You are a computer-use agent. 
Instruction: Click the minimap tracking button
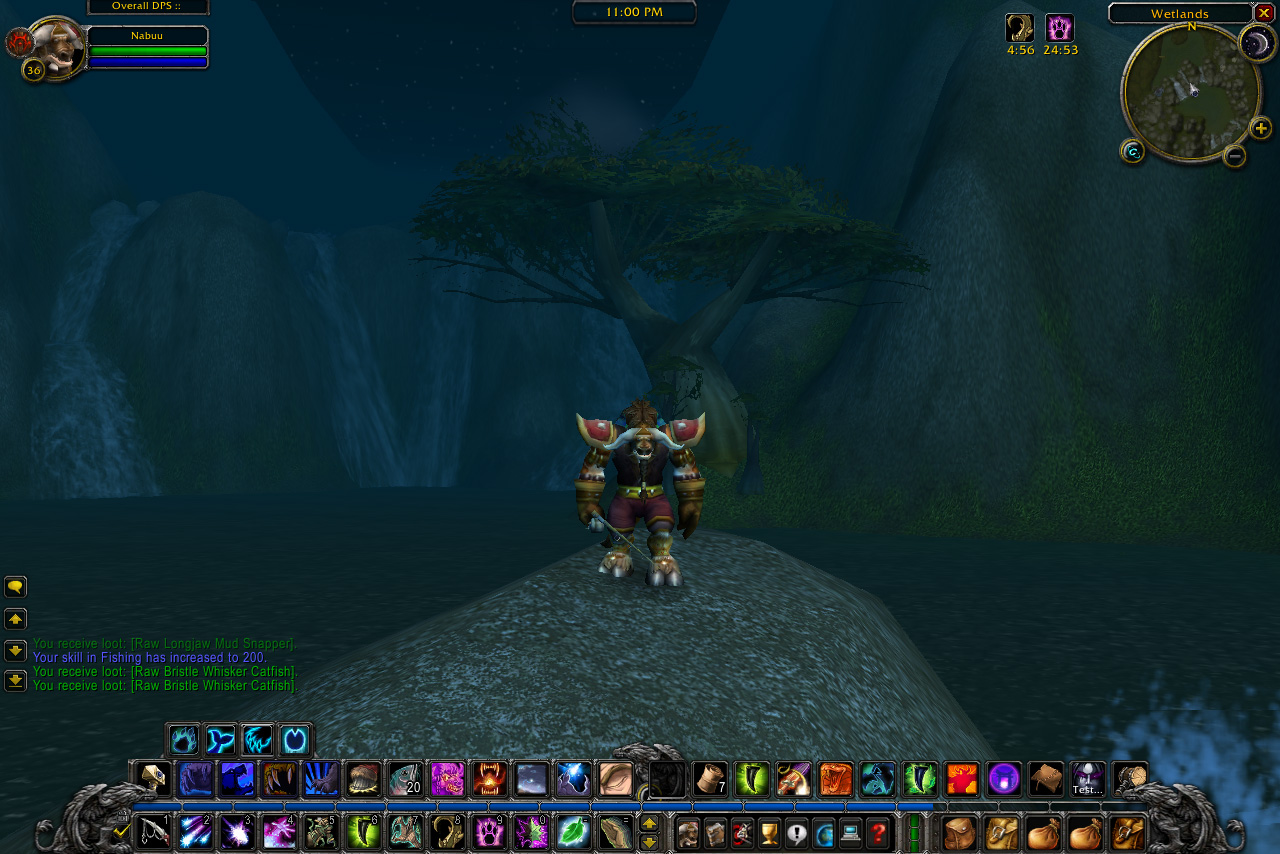tap(1132, 151)
